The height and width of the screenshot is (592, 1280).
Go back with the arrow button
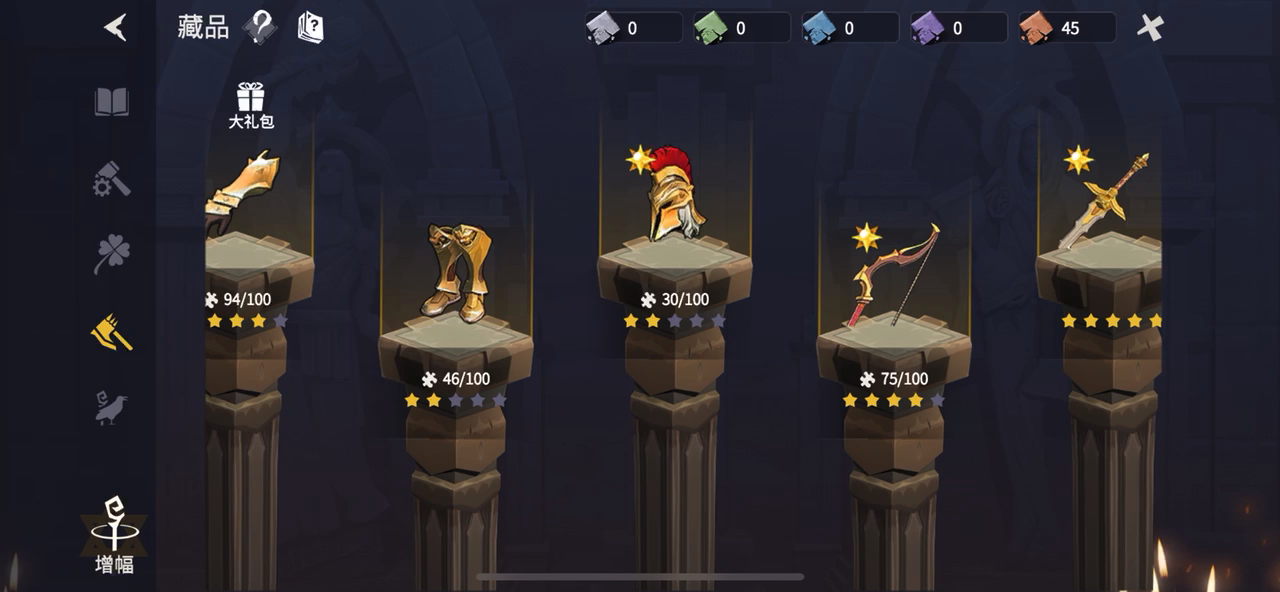point(116,27)
